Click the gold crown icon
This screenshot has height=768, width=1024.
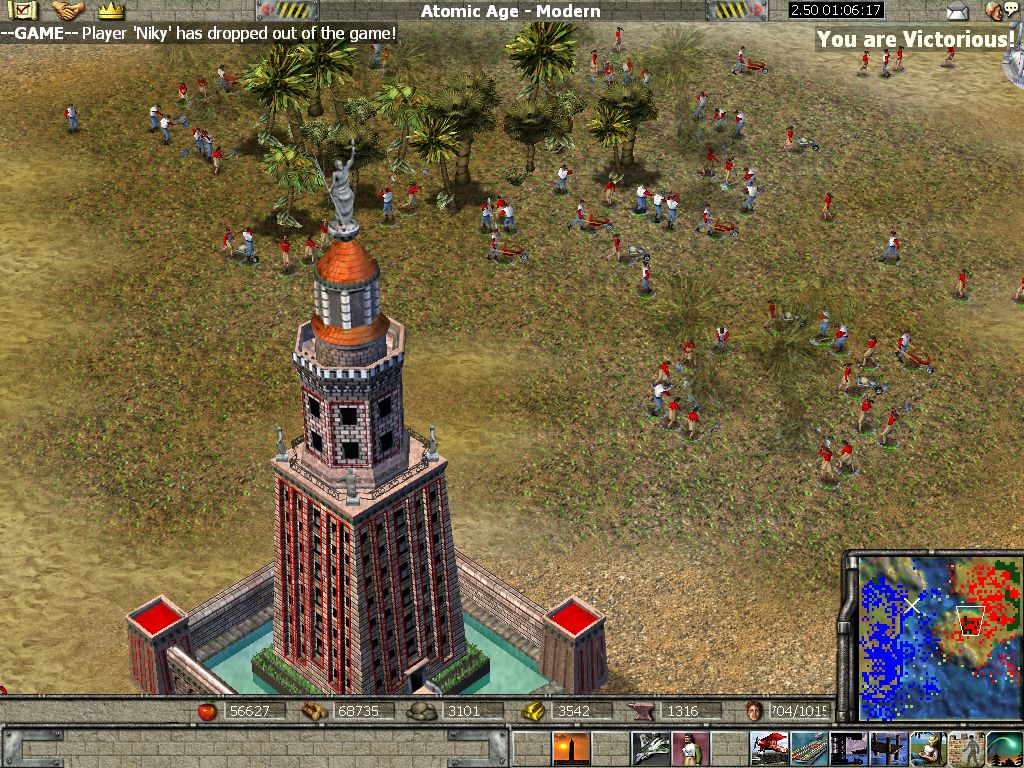point(110,11)
